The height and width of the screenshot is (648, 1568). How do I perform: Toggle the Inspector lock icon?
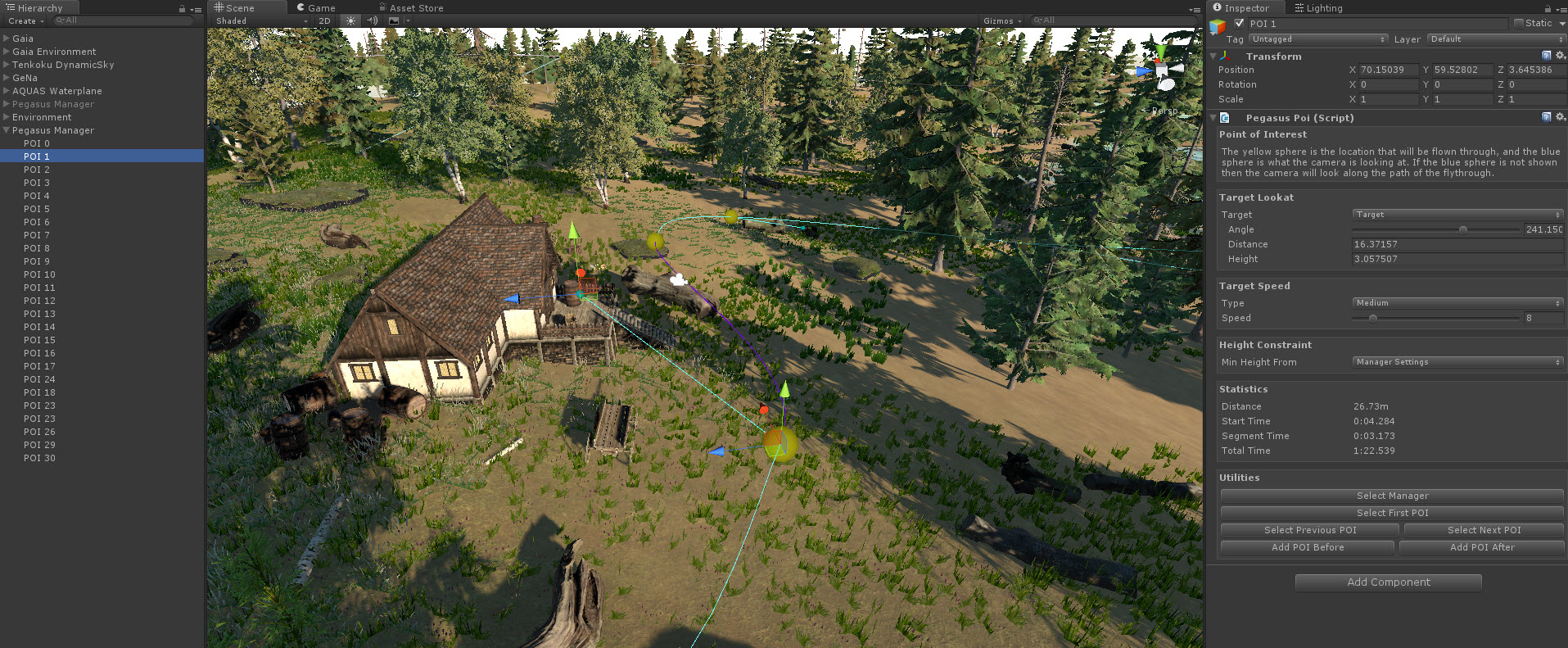click(1546, 7)
